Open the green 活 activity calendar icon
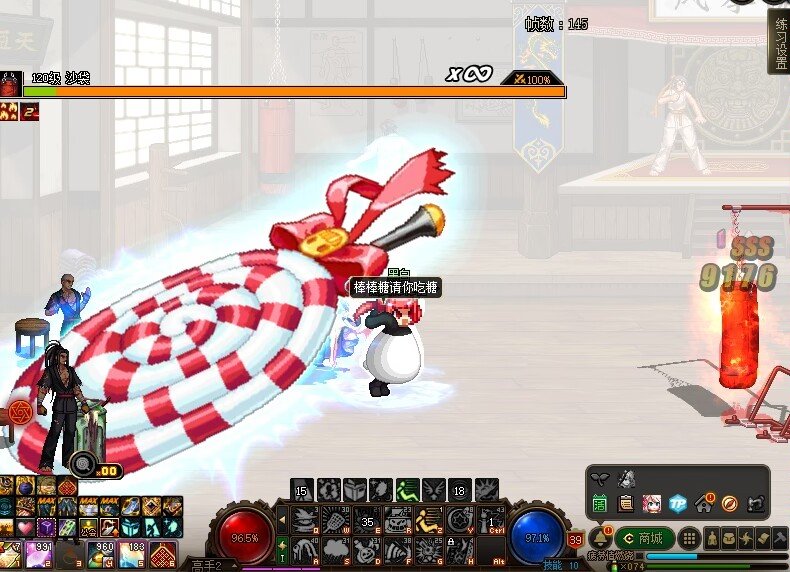 [x=600, y=503]
